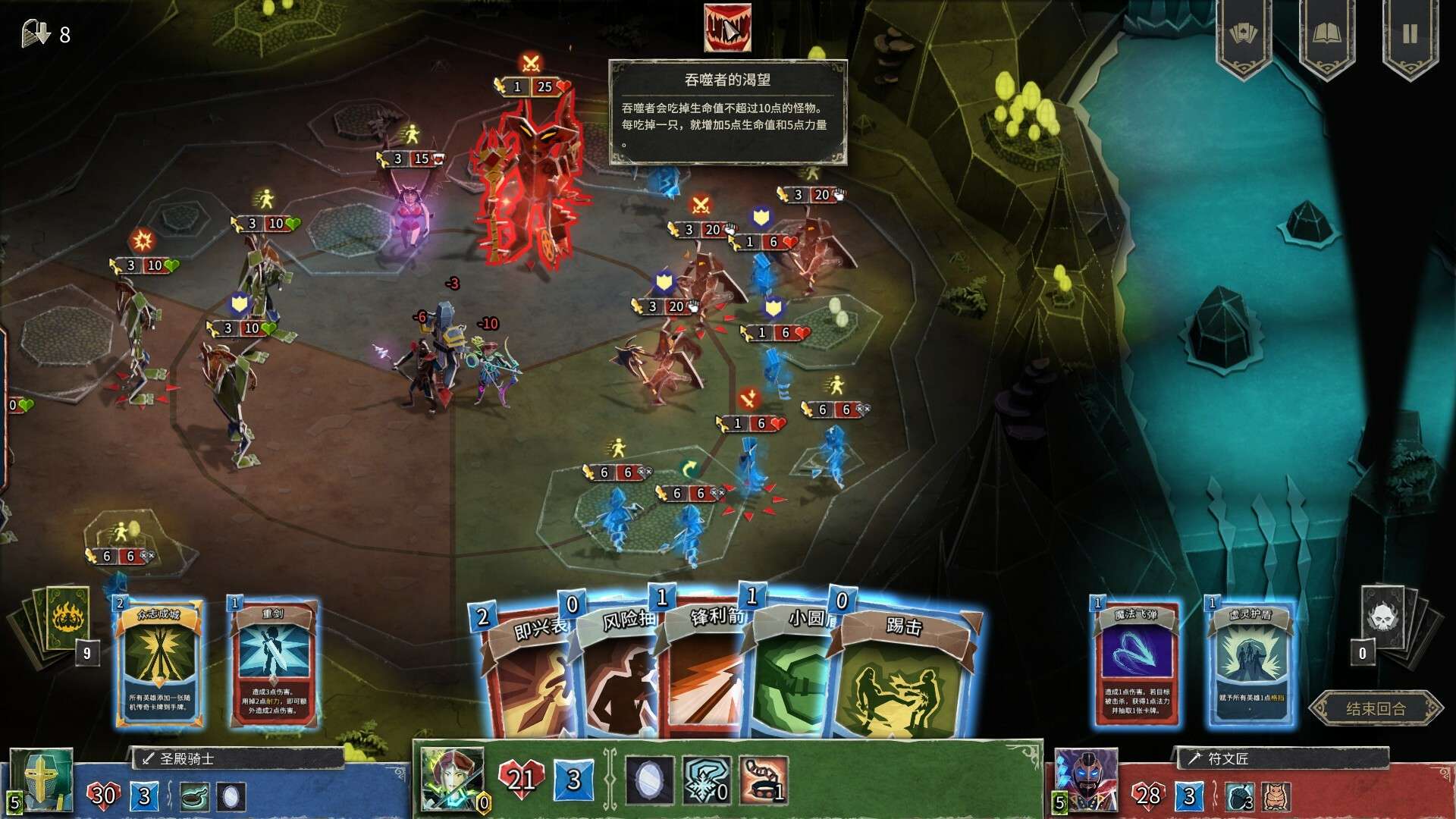This screenshot has height=819, width=1456.
Task: Pause the game
Action: pos(1409,35)
